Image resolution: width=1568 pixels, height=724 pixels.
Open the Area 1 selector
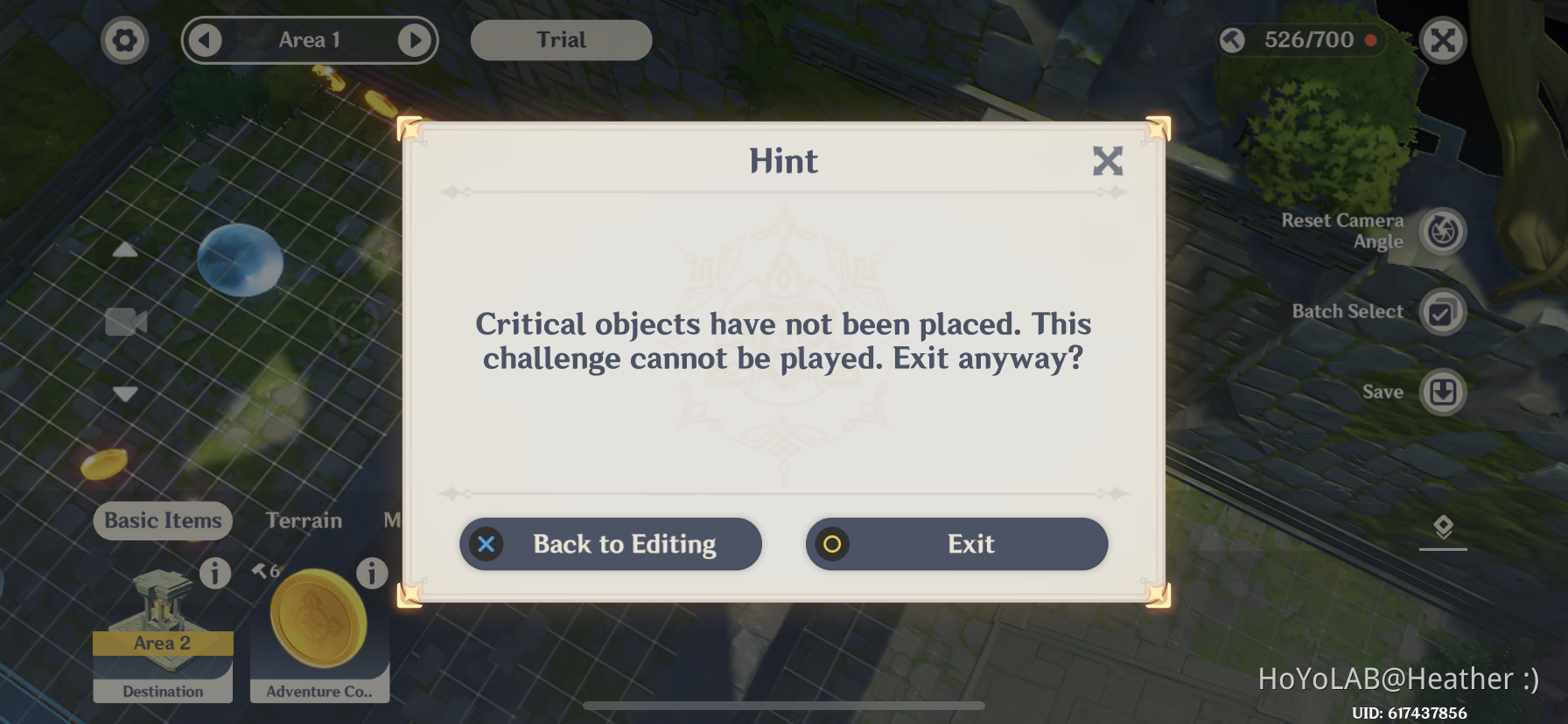tap(309, 39)
